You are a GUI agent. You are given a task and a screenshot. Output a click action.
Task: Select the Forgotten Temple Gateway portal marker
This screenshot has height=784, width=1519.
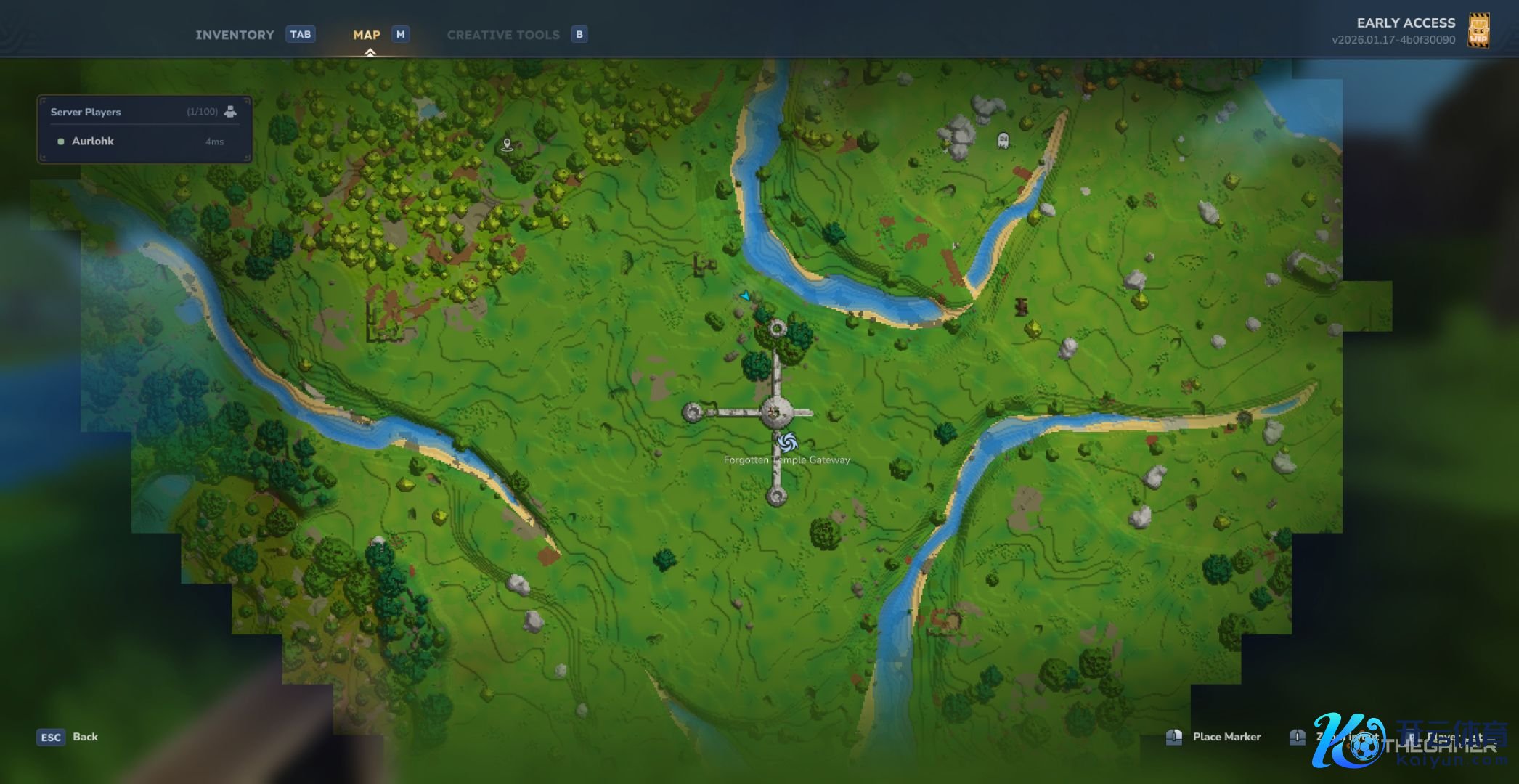tap(787, 441)
